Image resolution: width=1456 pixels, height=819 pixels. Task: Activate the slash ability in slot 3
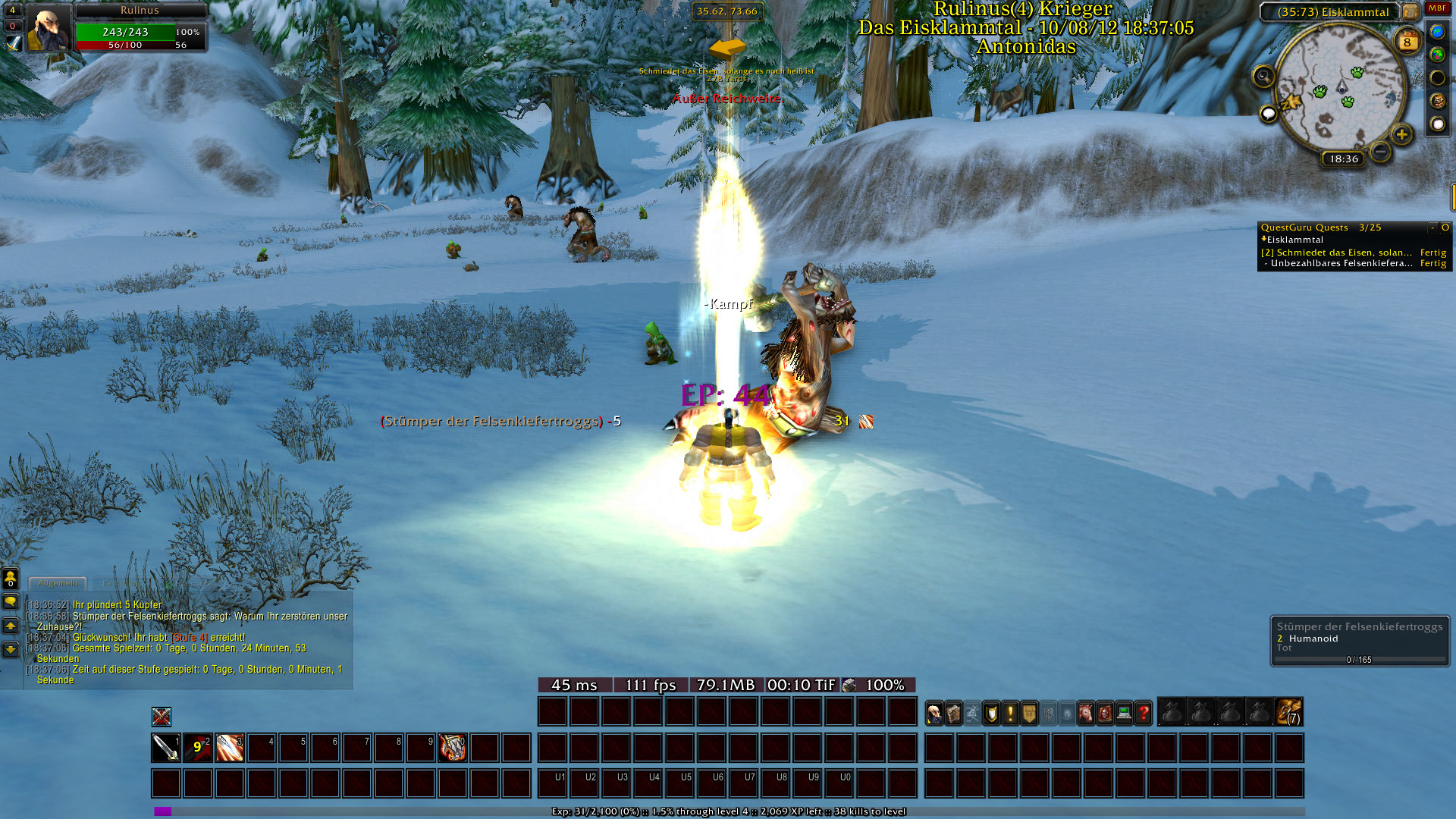[x=229, y=748]
